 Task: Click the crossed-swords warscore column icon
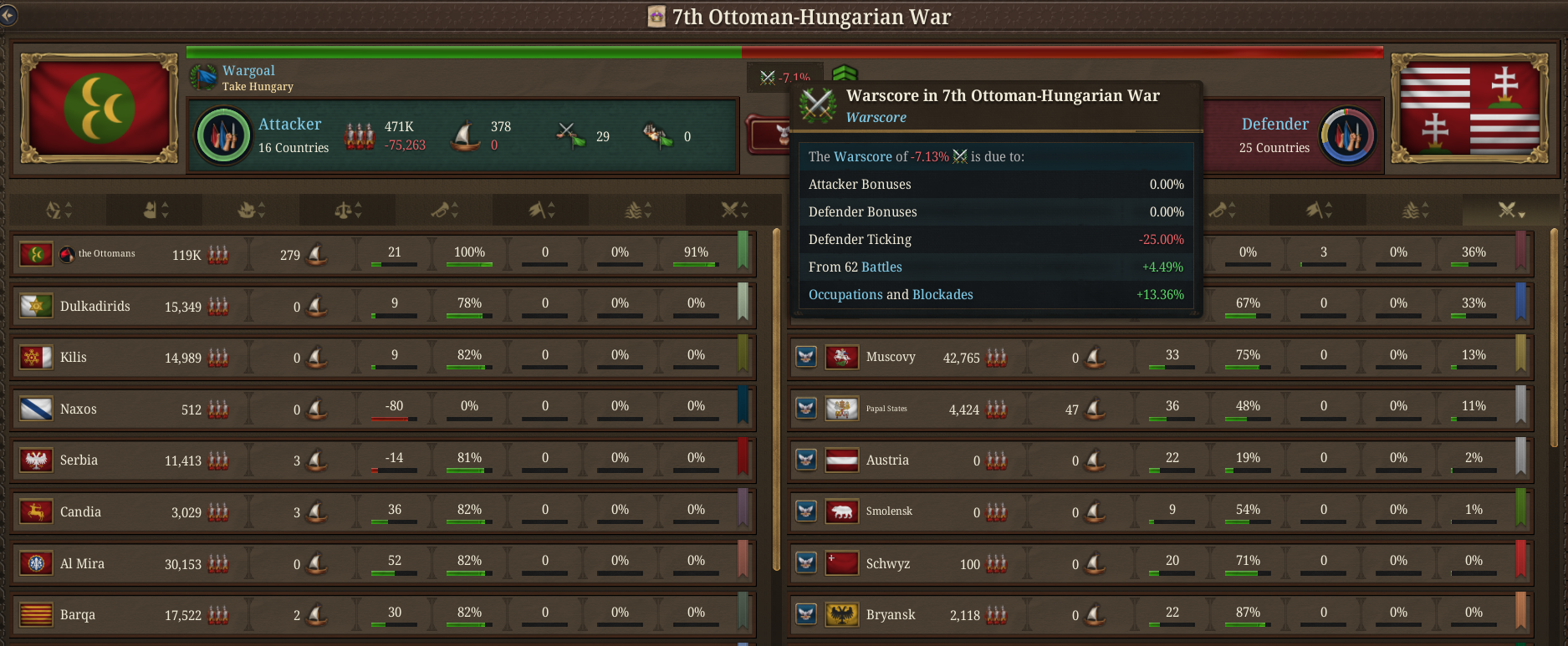tap(732, 211)
